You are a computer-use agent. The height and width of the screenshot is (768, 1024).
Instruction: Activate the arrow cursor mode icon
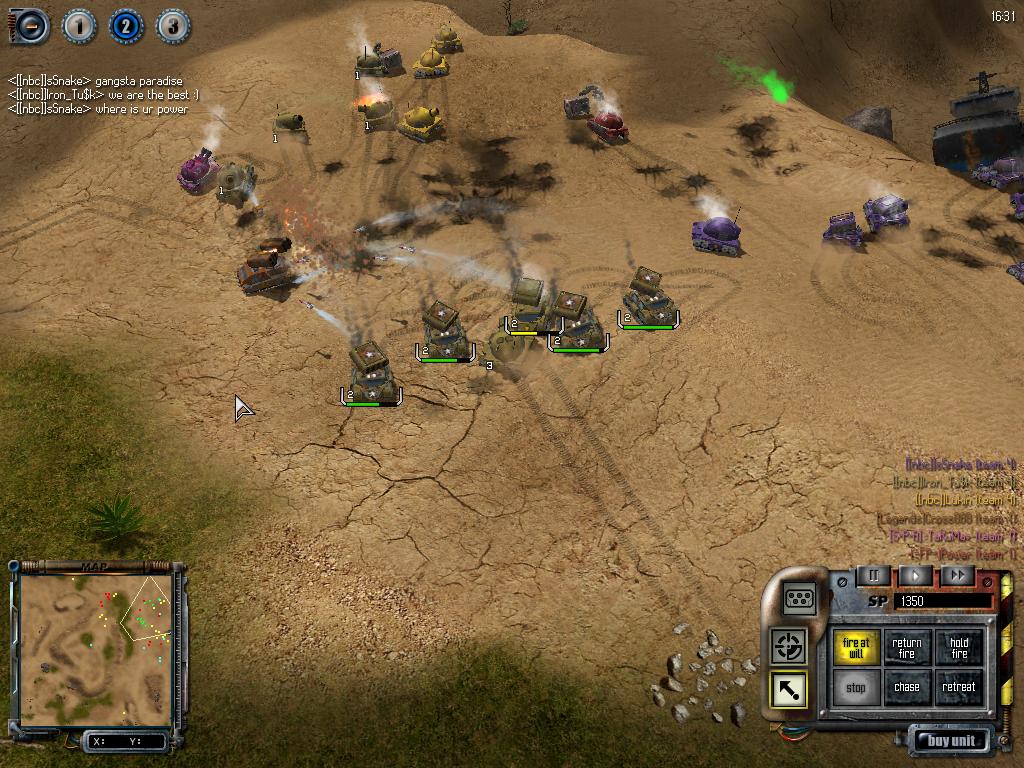click(789, 690)
